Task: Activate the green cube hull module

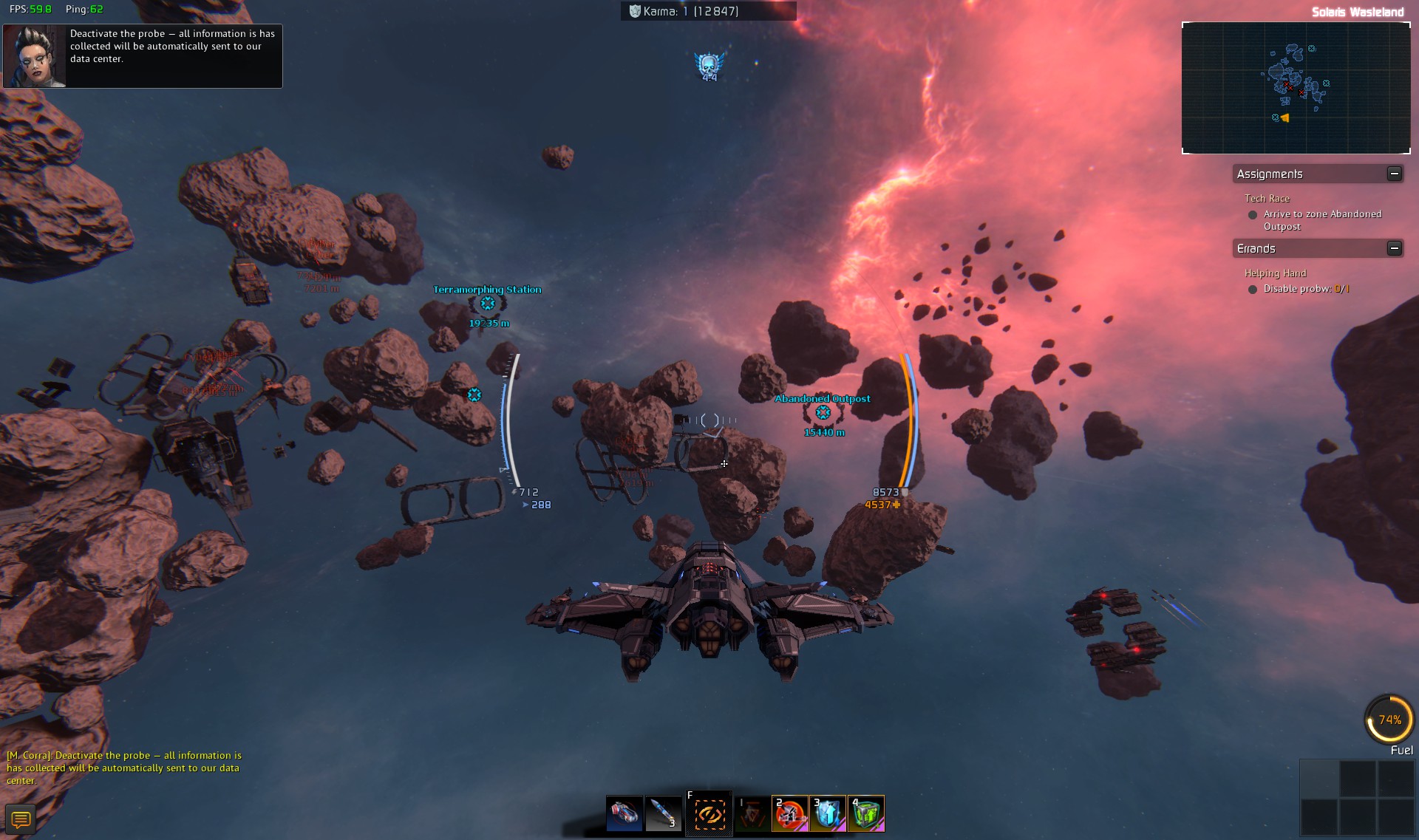Action: point(866,814)
